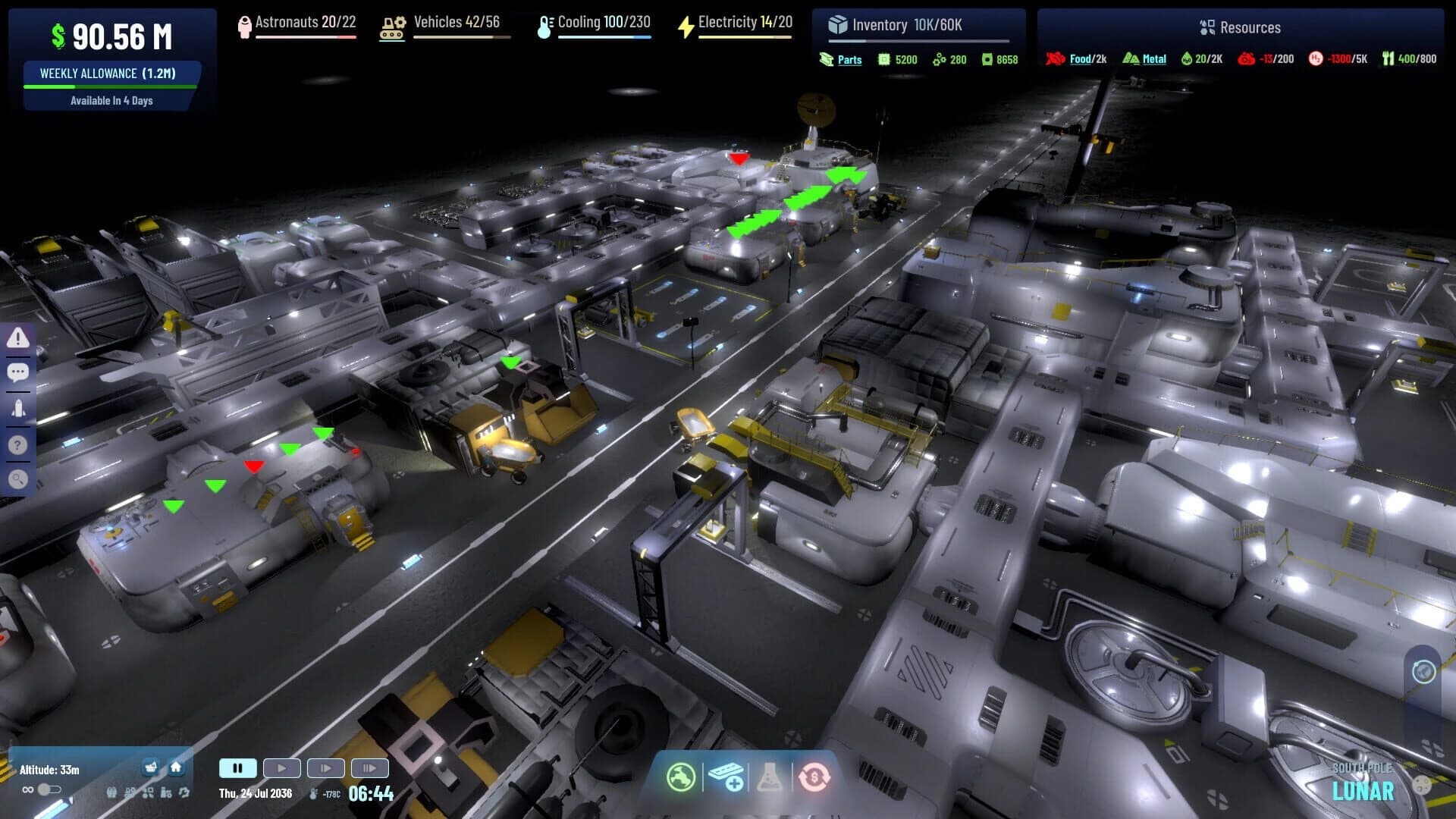The width and height of the screenshot is (1456, 819).
Task: Open the research flask panel
Action: tap(769, 776)
